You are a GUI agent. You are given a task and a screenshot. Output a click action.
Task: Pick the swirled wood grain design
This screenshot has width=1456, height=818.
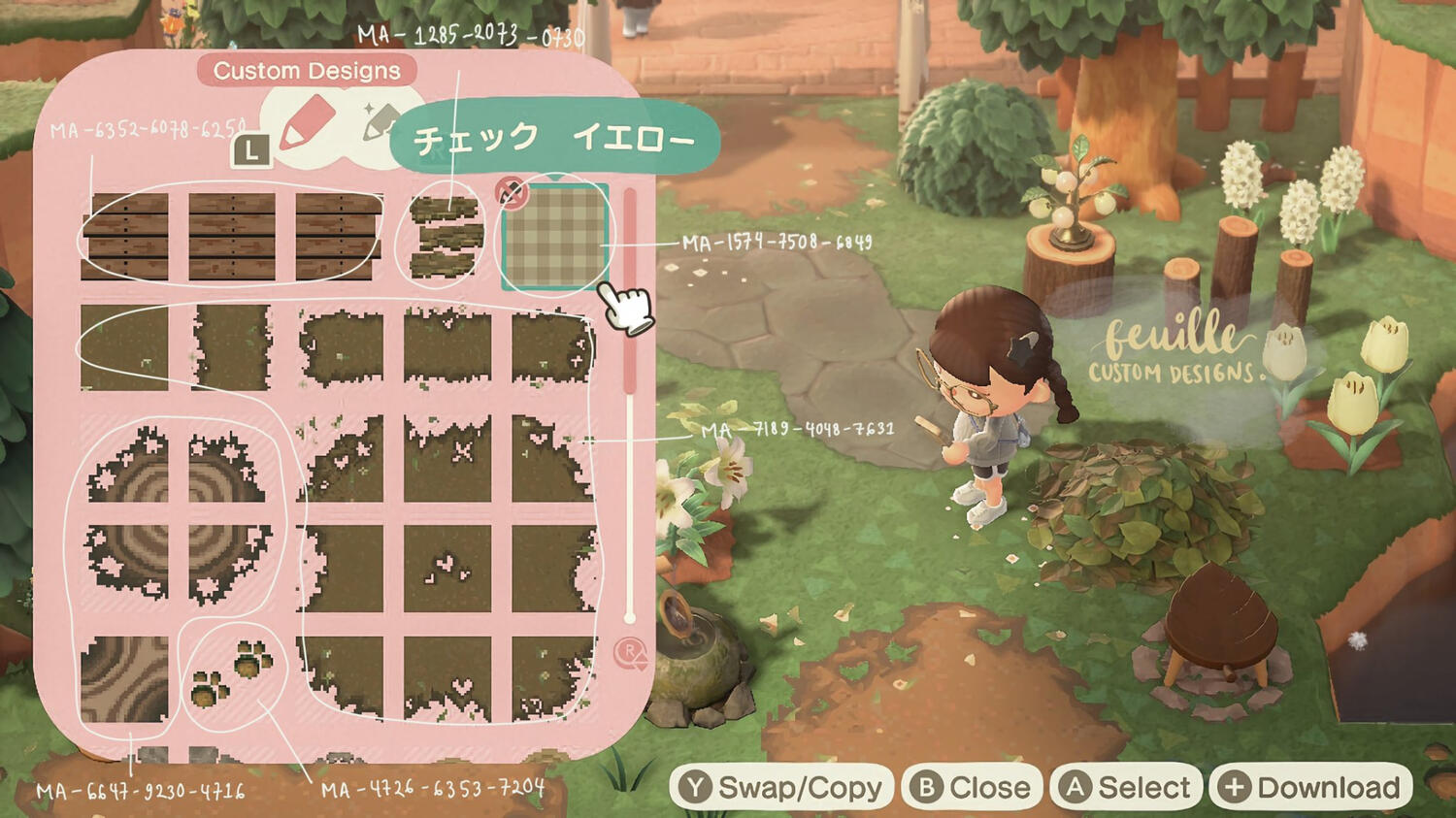click(124, 679)
